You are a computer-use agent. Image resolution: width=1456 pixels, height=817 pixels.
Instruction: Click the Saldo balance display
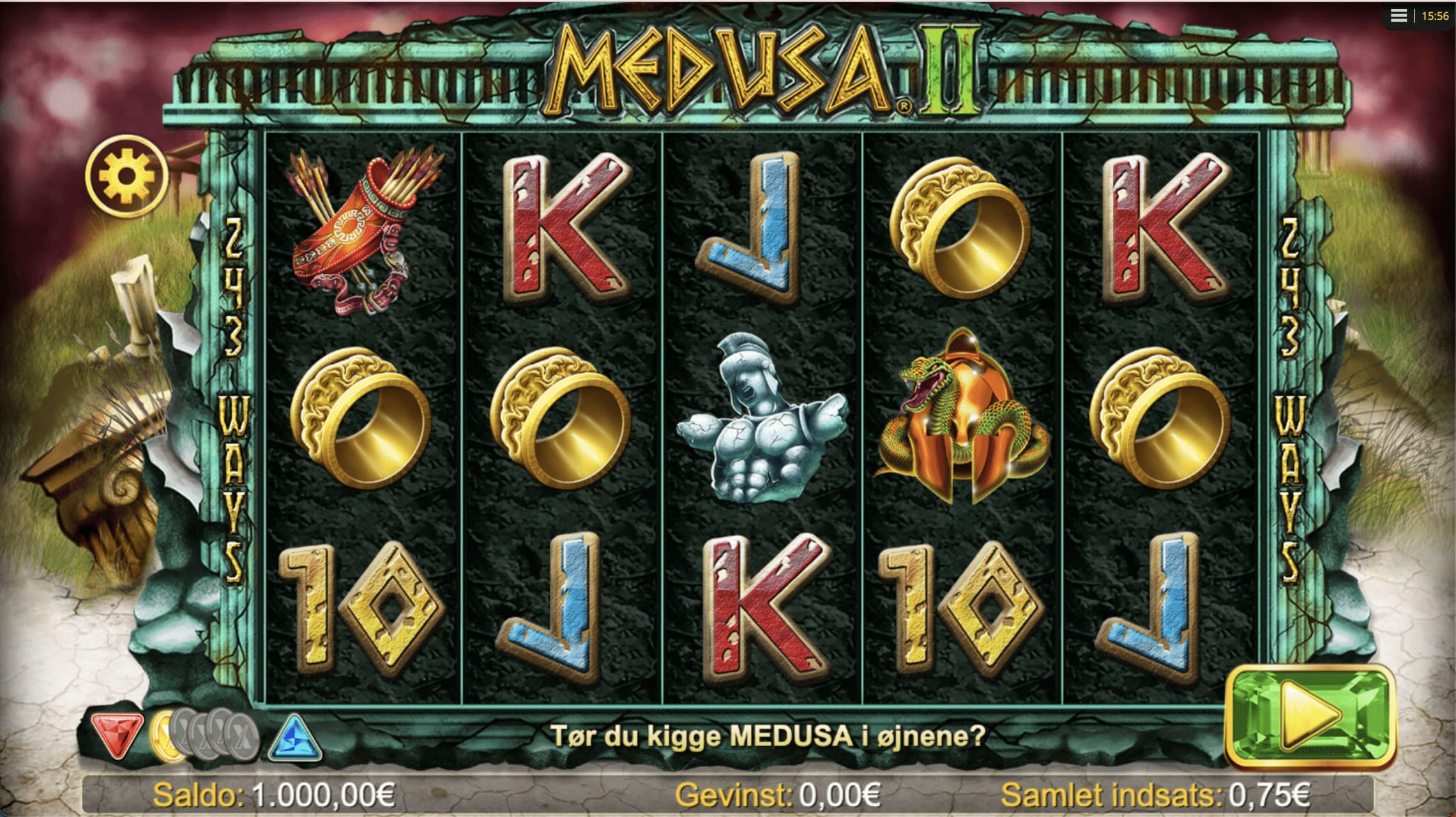pos(275,796)
